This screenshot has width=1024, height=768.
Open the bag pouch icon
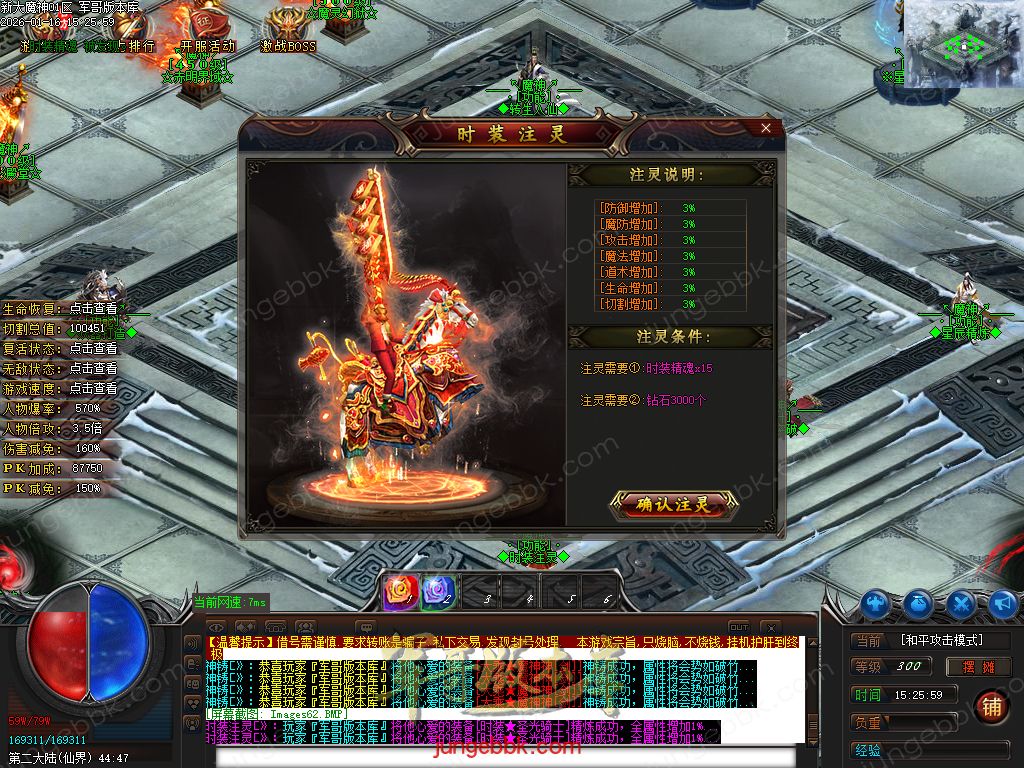[x=919, y=603]
